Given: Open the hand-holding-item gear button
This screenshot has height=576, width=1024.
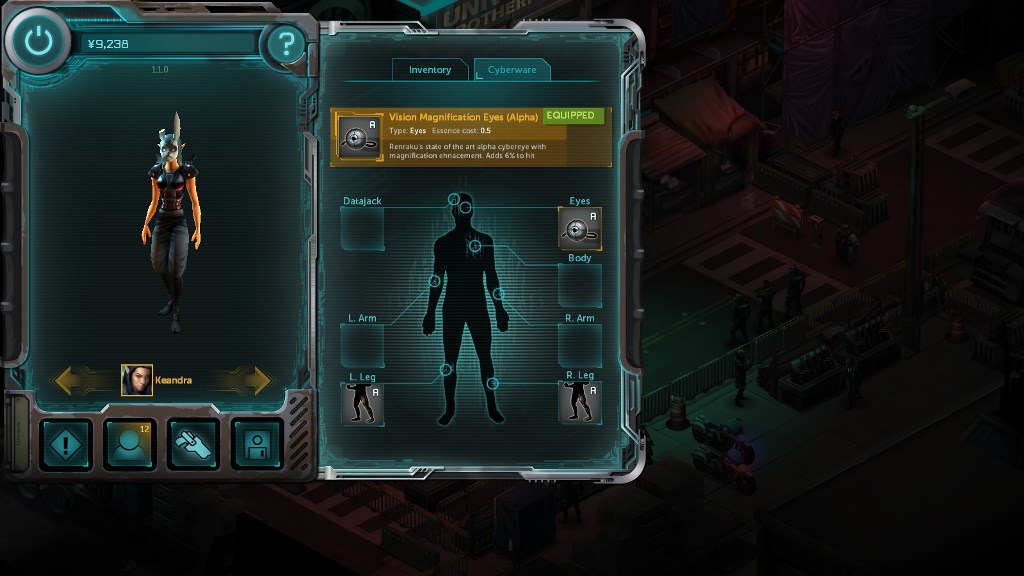Looking at the screenshot, I should [194, 444].
